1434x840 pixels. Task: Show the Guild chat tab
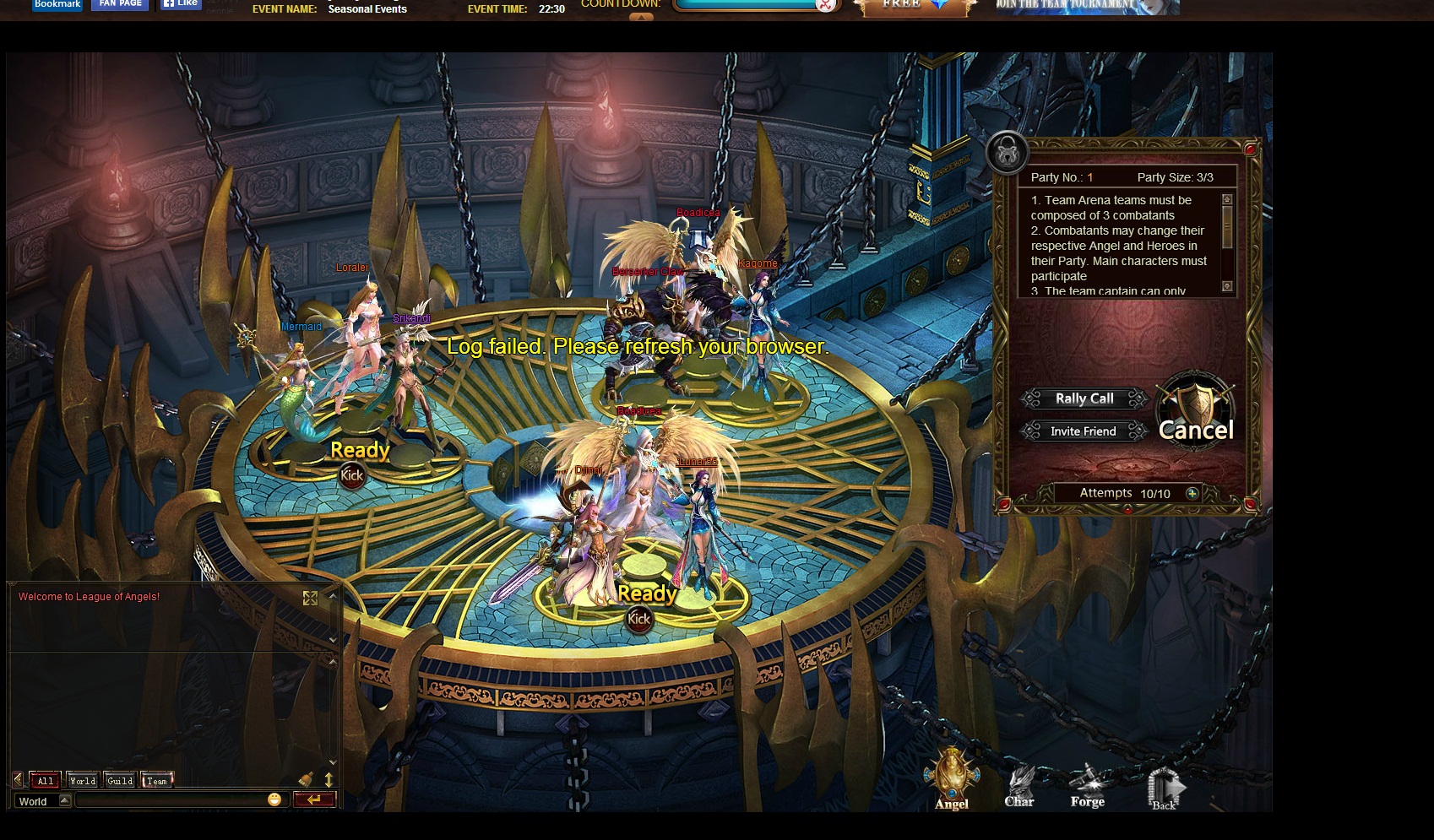click(x=120, y=781)
